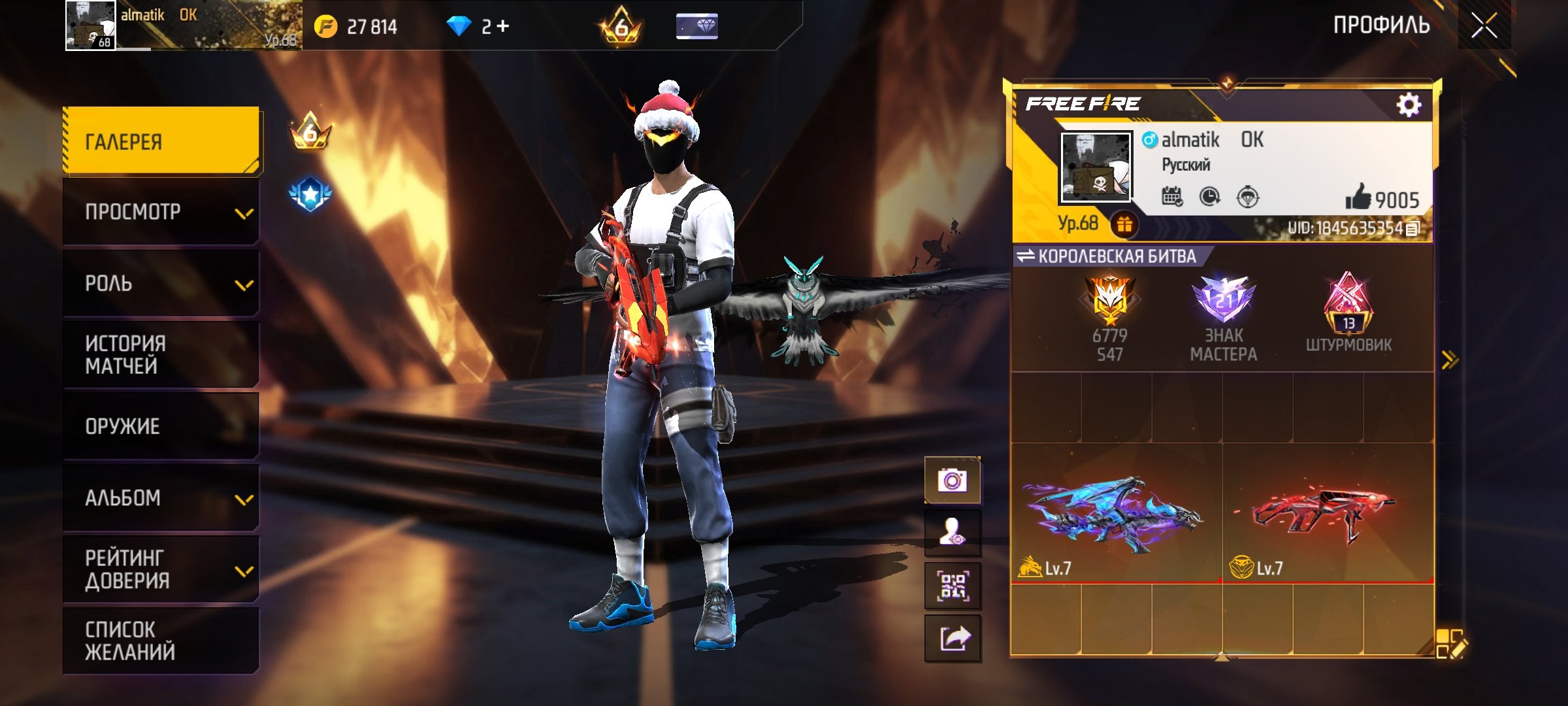Give a like with thumbs-up icon
This screenshot has height=706, width=1568.
click(x=1358, y=197)
